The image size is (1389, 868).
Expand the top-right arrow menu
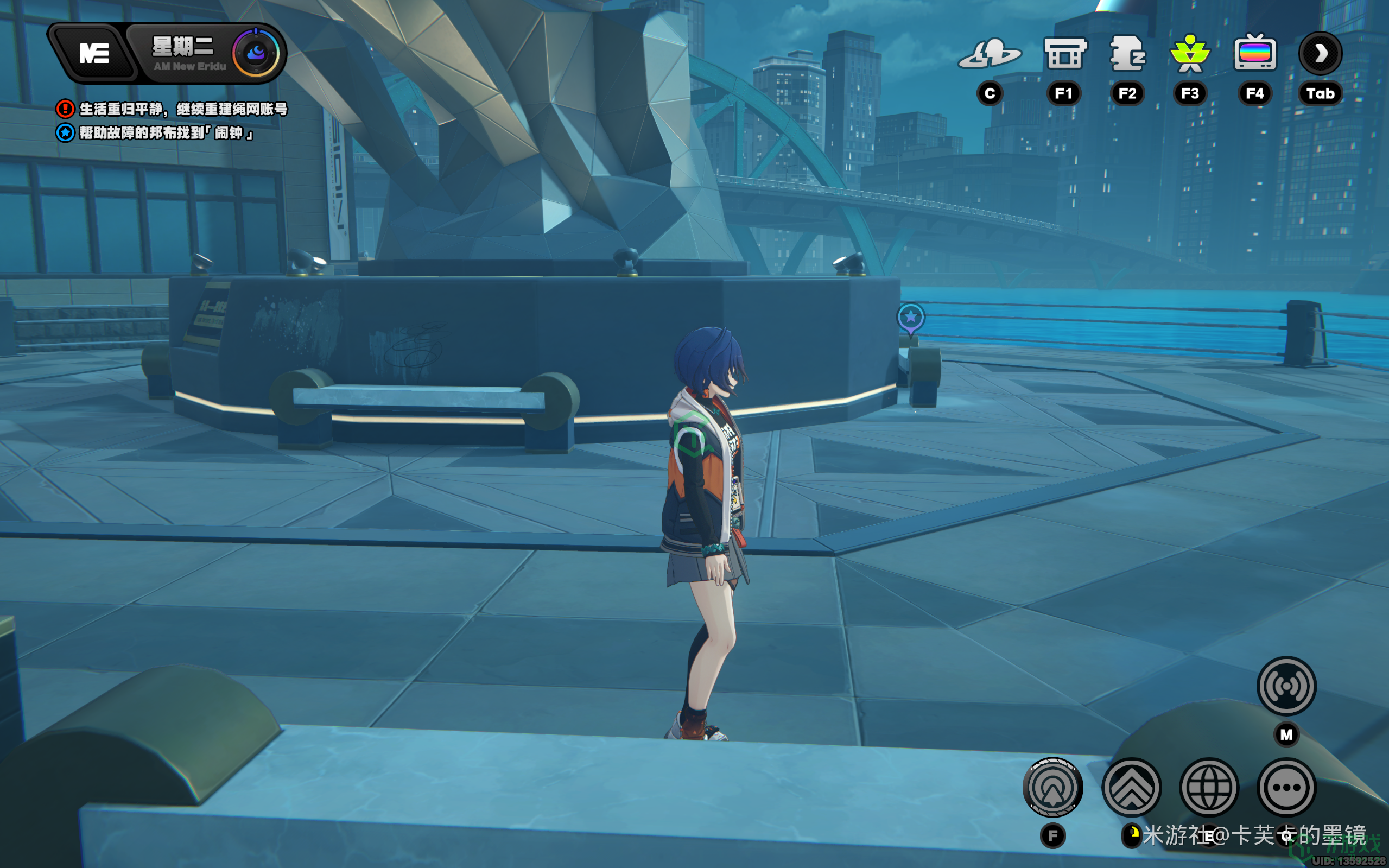tap(1320, 54)
